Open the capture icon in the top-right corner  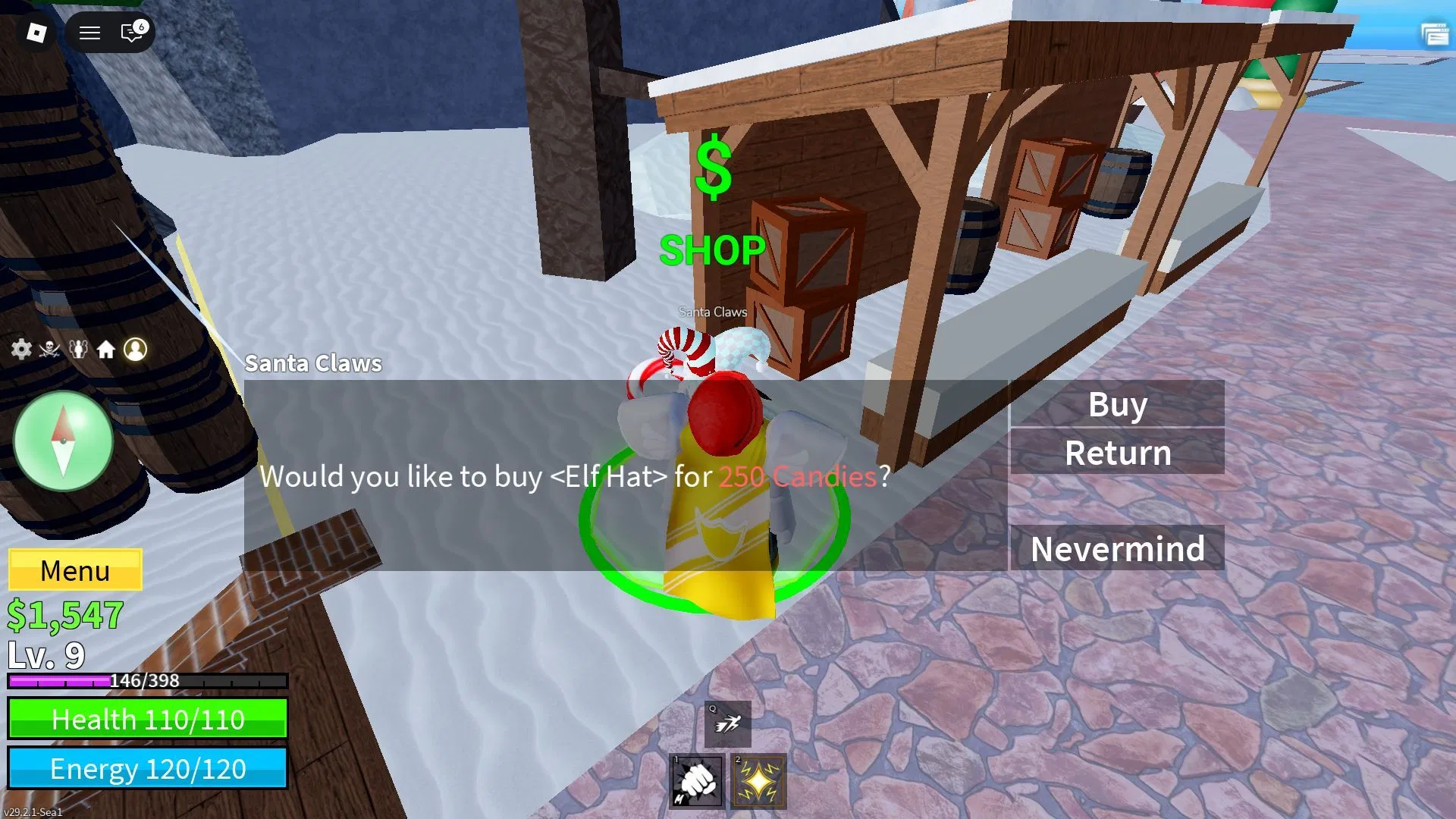(1436, 33)
